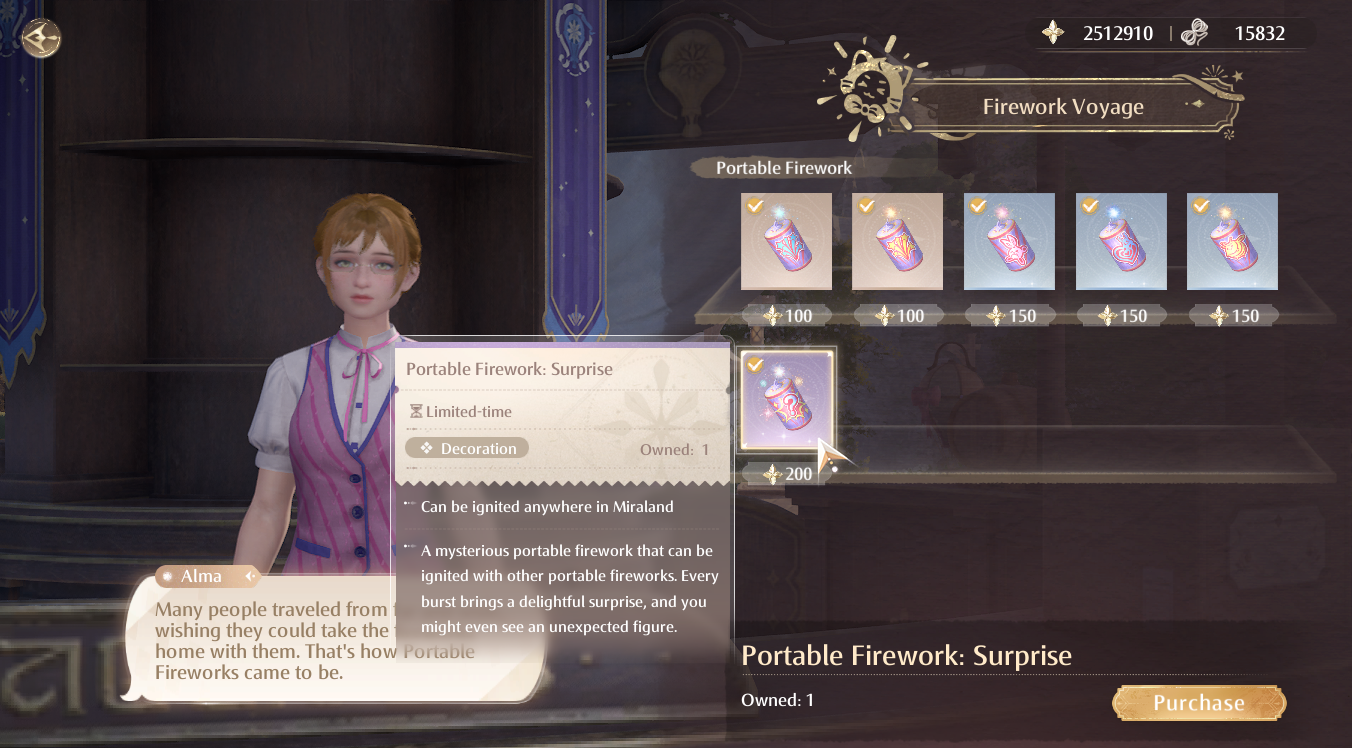Viewport: 1352px width, 748px height.
Task: Toggle the checkmark on the first 100-cost firework
Action: [x=753, y=204]
